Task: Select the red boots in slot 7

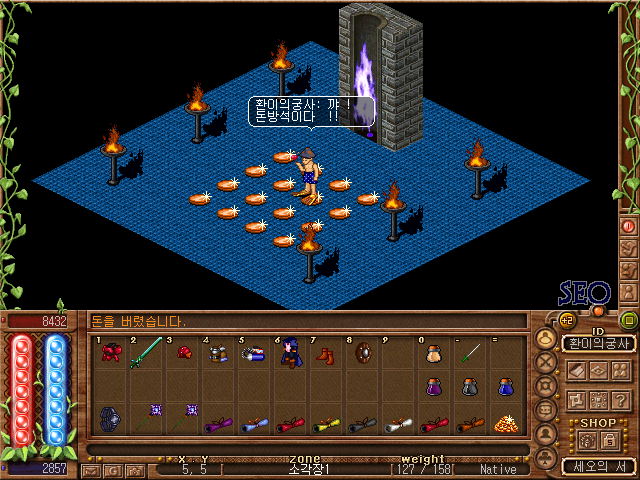Action: [326, 354]
